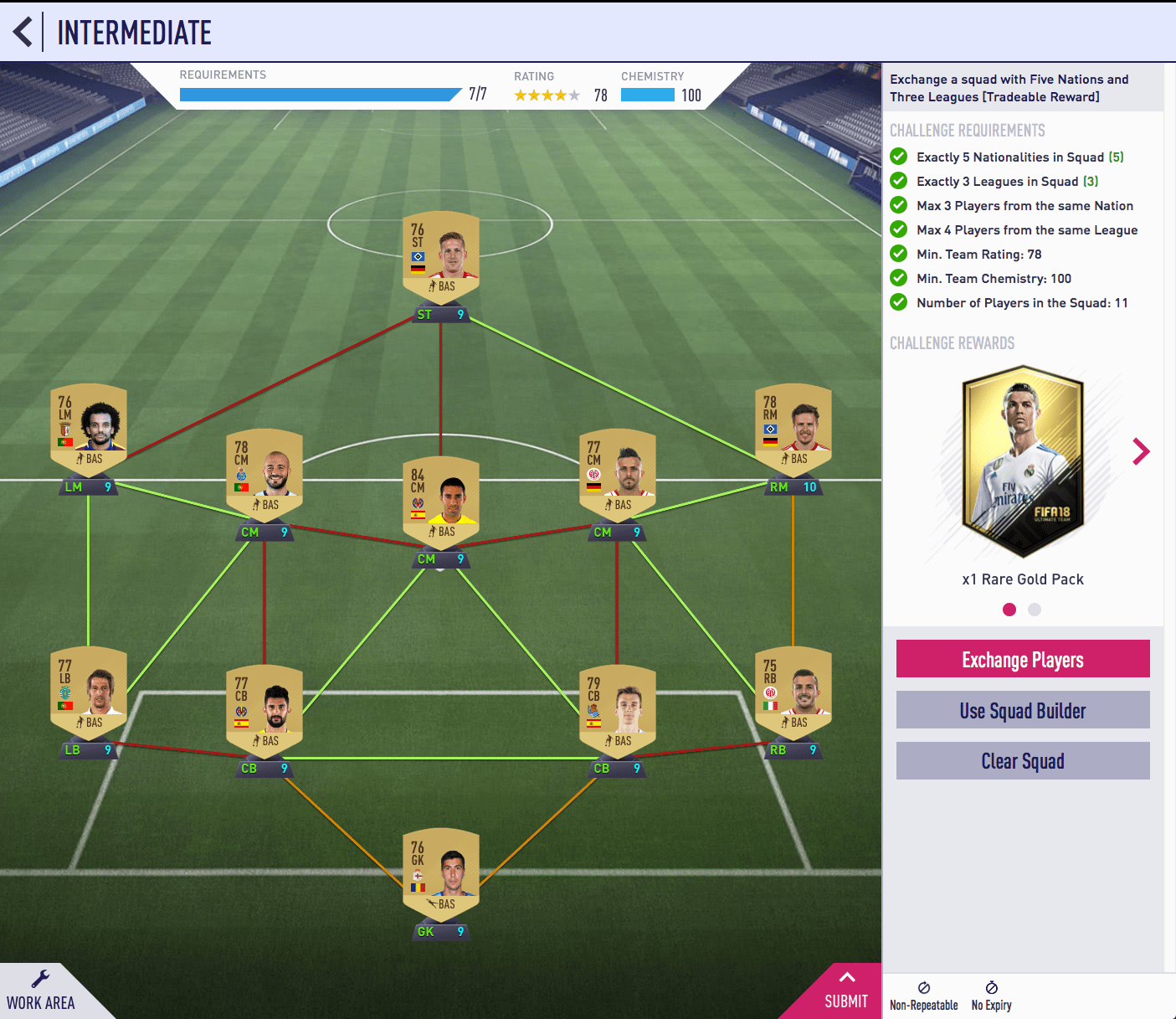Click the Non-Repeatable icon at bottom right
1176x1019 pixels.
coord(923,990)
